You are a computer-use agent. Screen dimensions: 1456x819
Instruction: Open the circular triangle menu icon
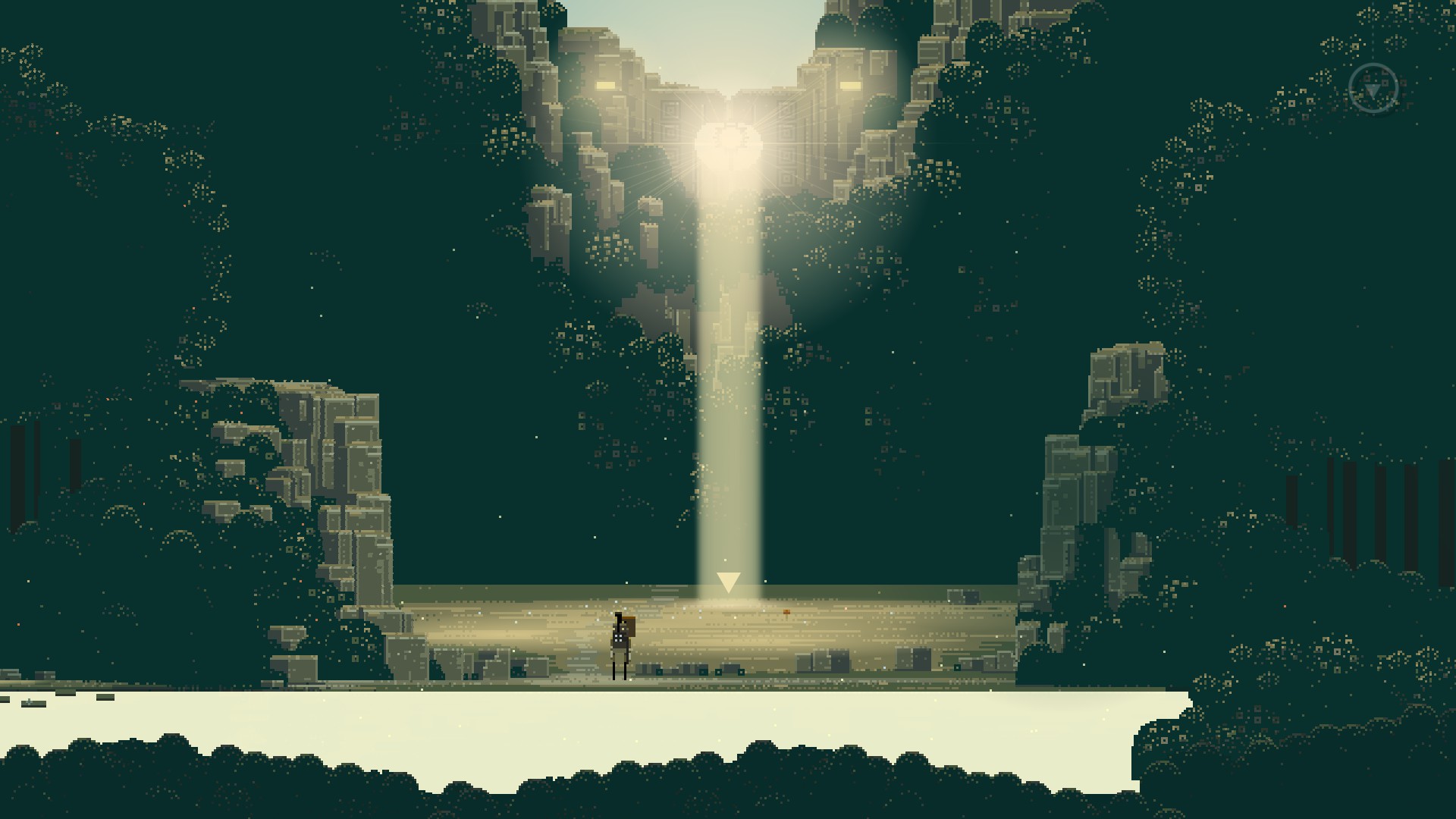pos(1373,89)
